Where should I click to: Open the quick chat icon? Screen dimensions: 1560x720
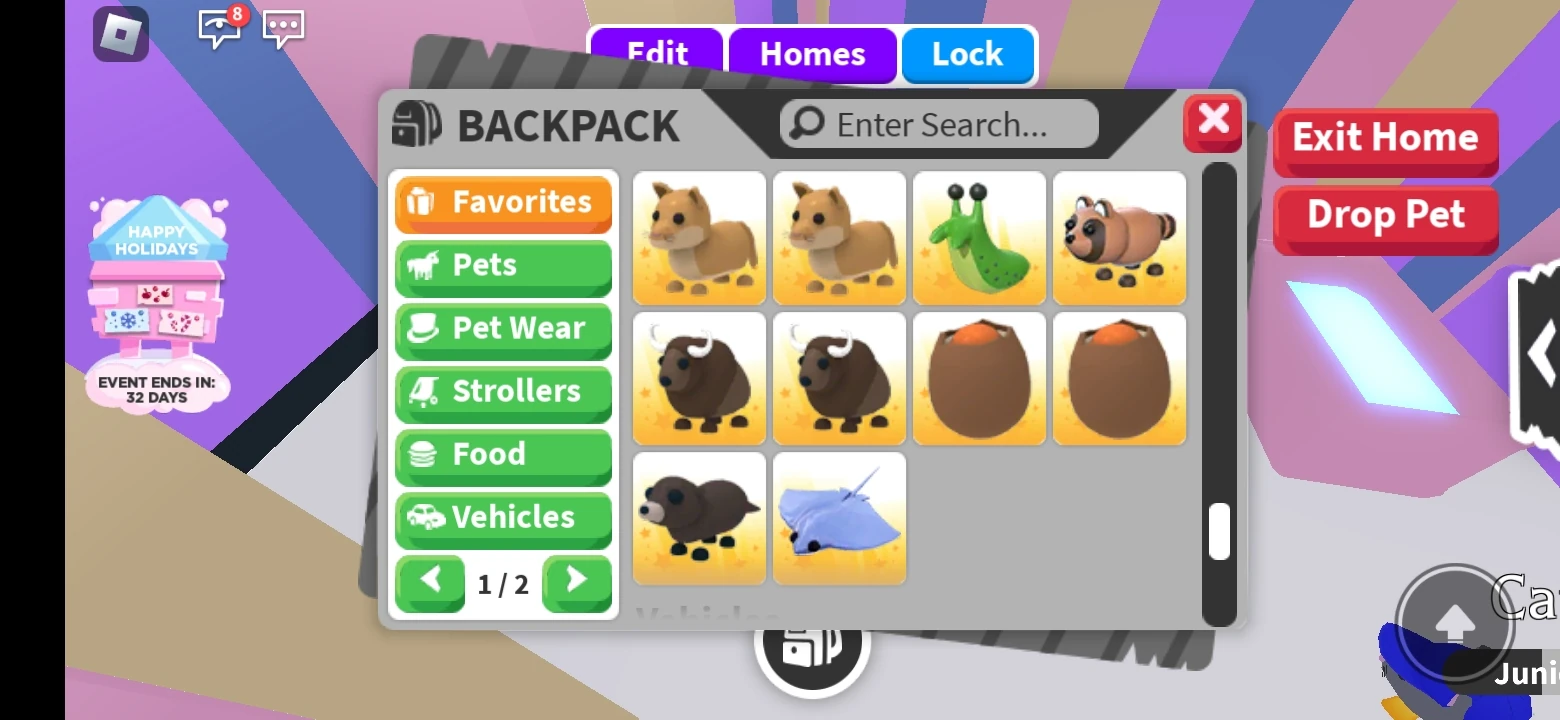pyautogui.click(x=283, y=30)
